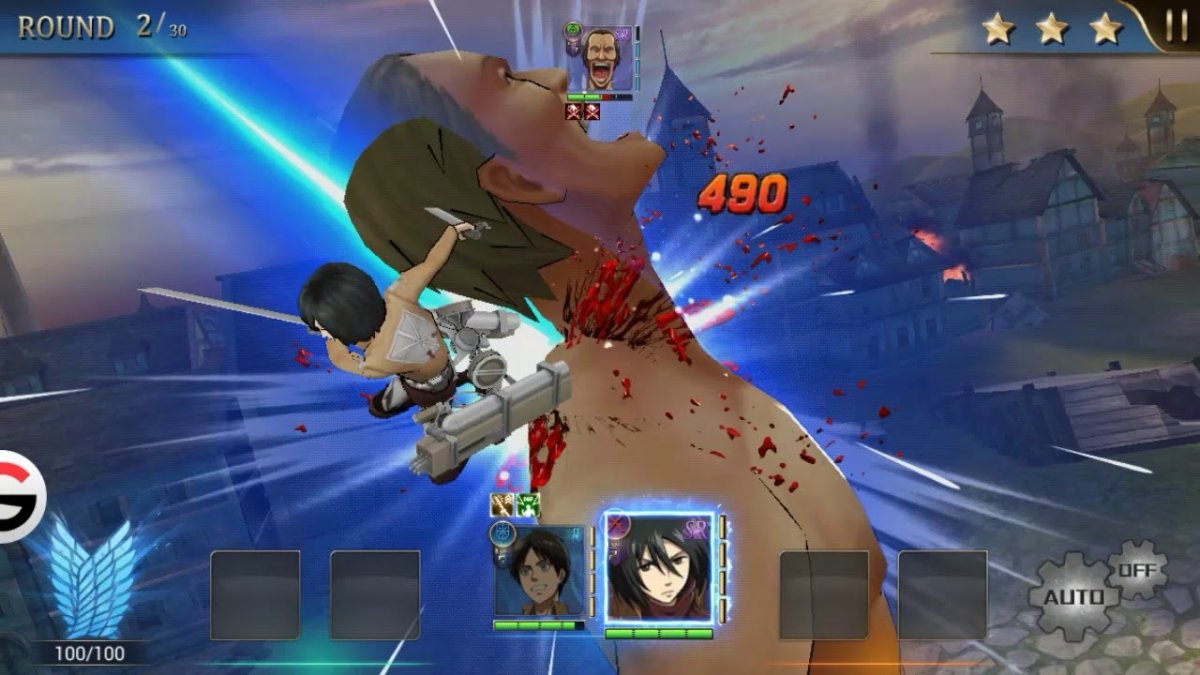Activate the blue wings emblem skill

(90, 579)
